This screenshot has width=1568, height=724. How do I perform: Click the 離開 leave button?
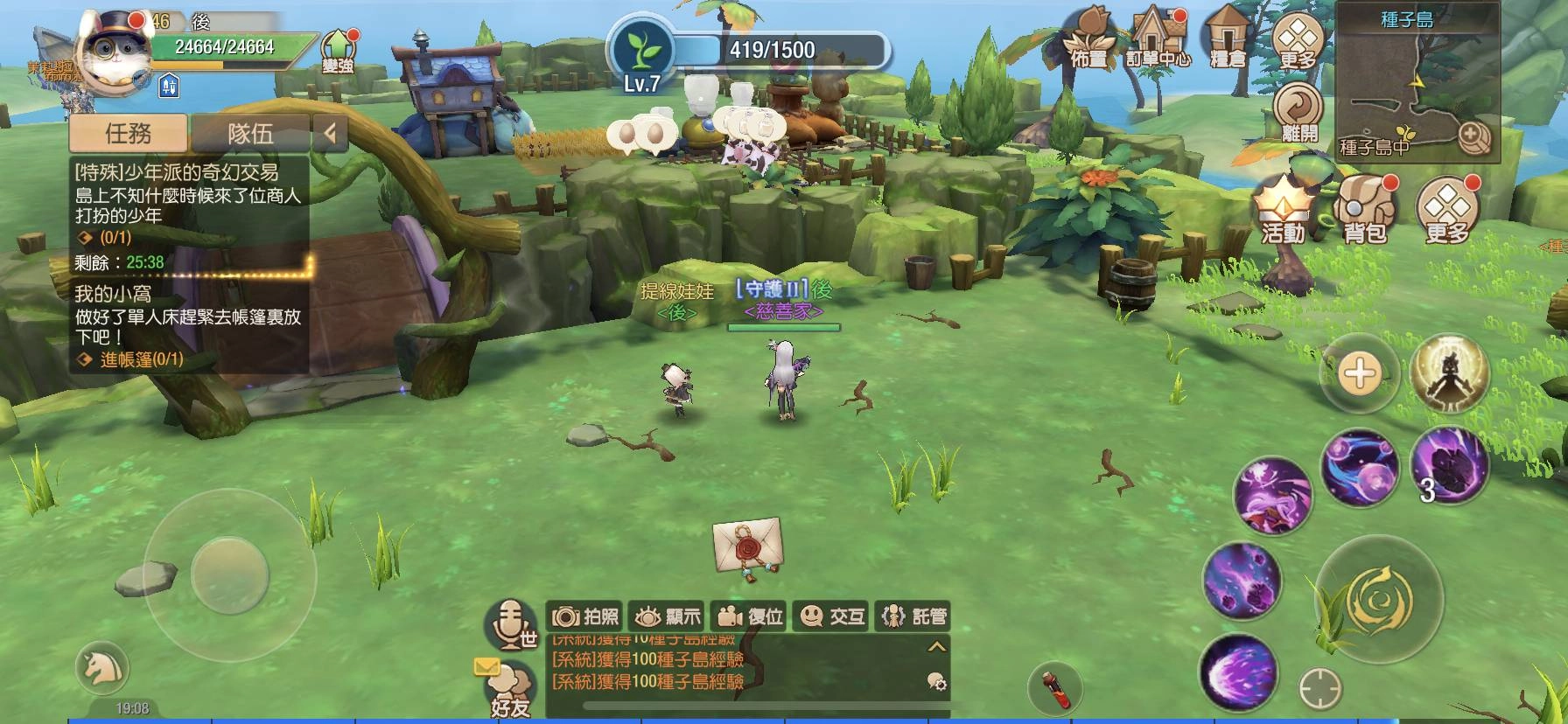tap(1298, 113)
